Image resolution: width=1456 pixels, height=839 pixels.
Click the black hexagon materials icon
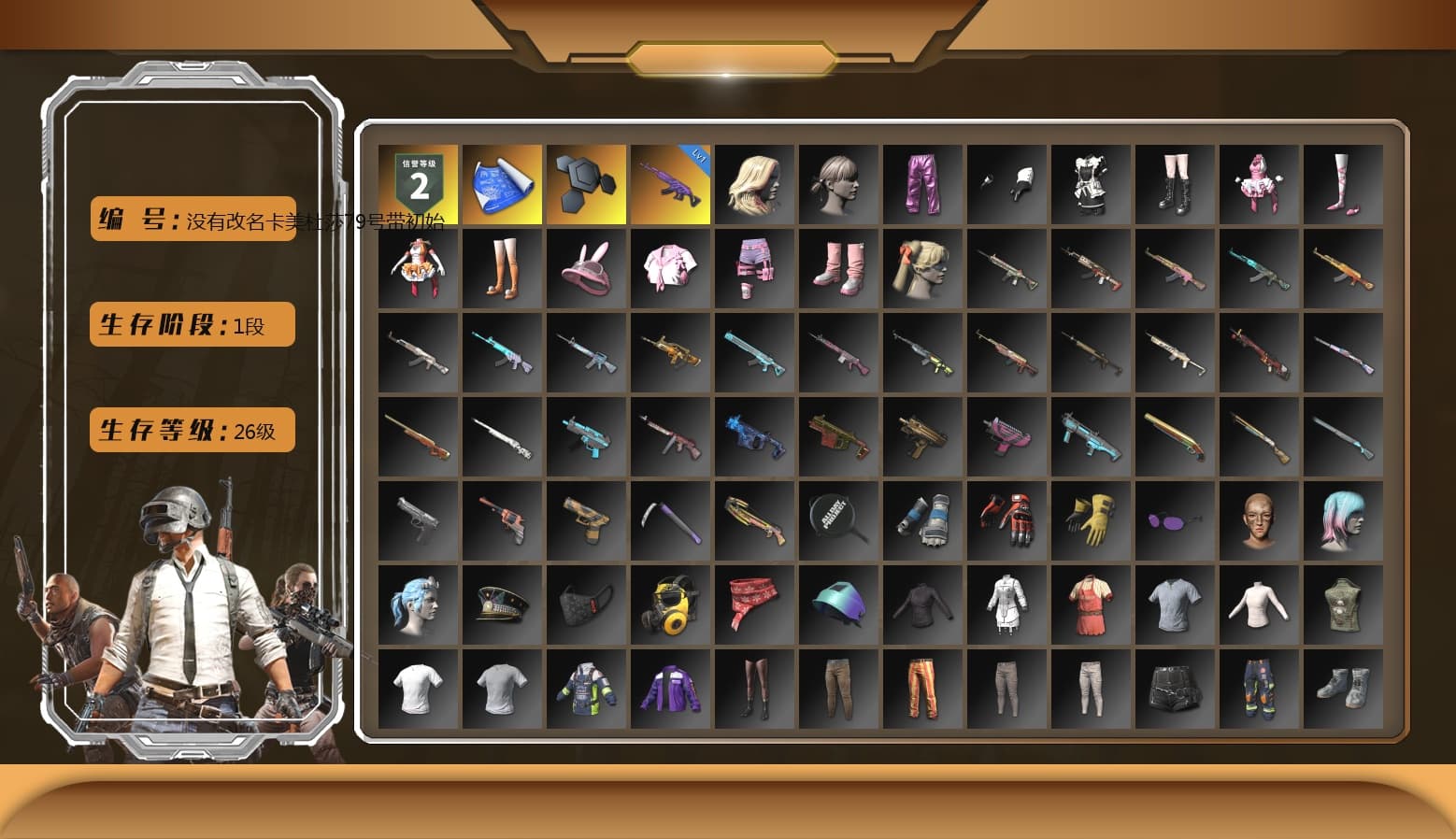585,182
